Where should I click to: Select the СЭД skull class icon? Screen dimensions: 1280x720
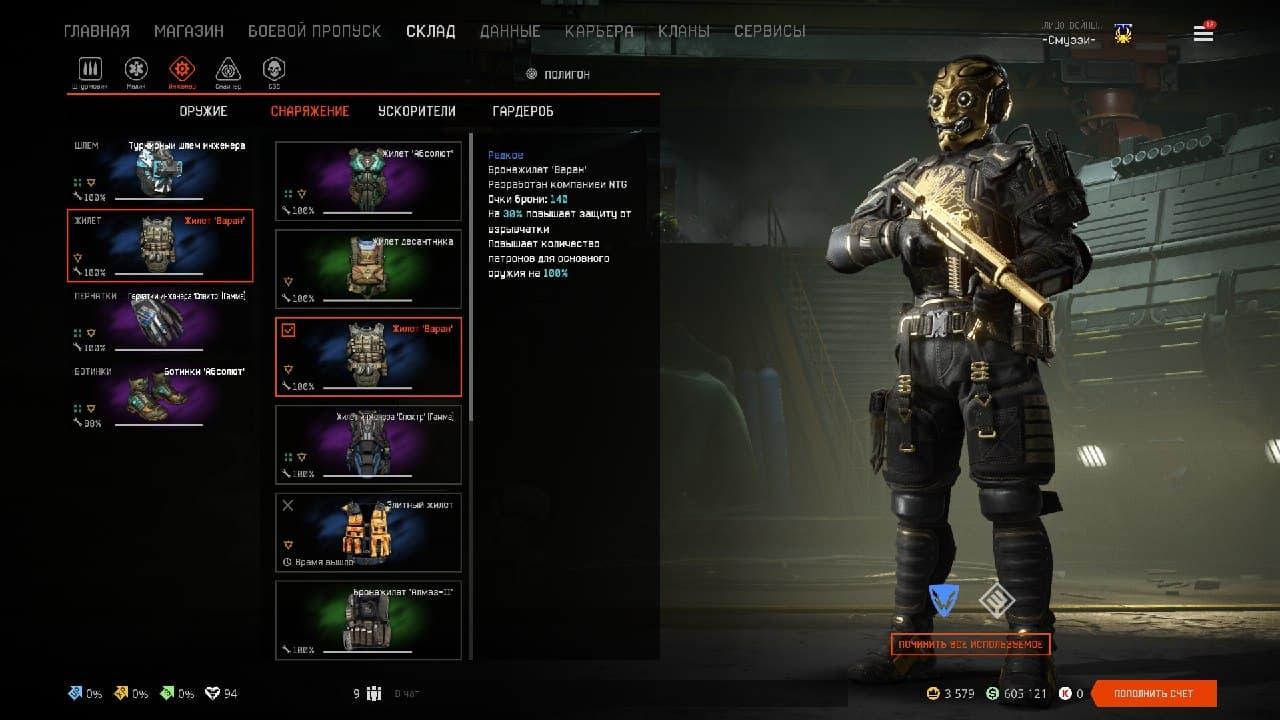[x=273, y=69]
